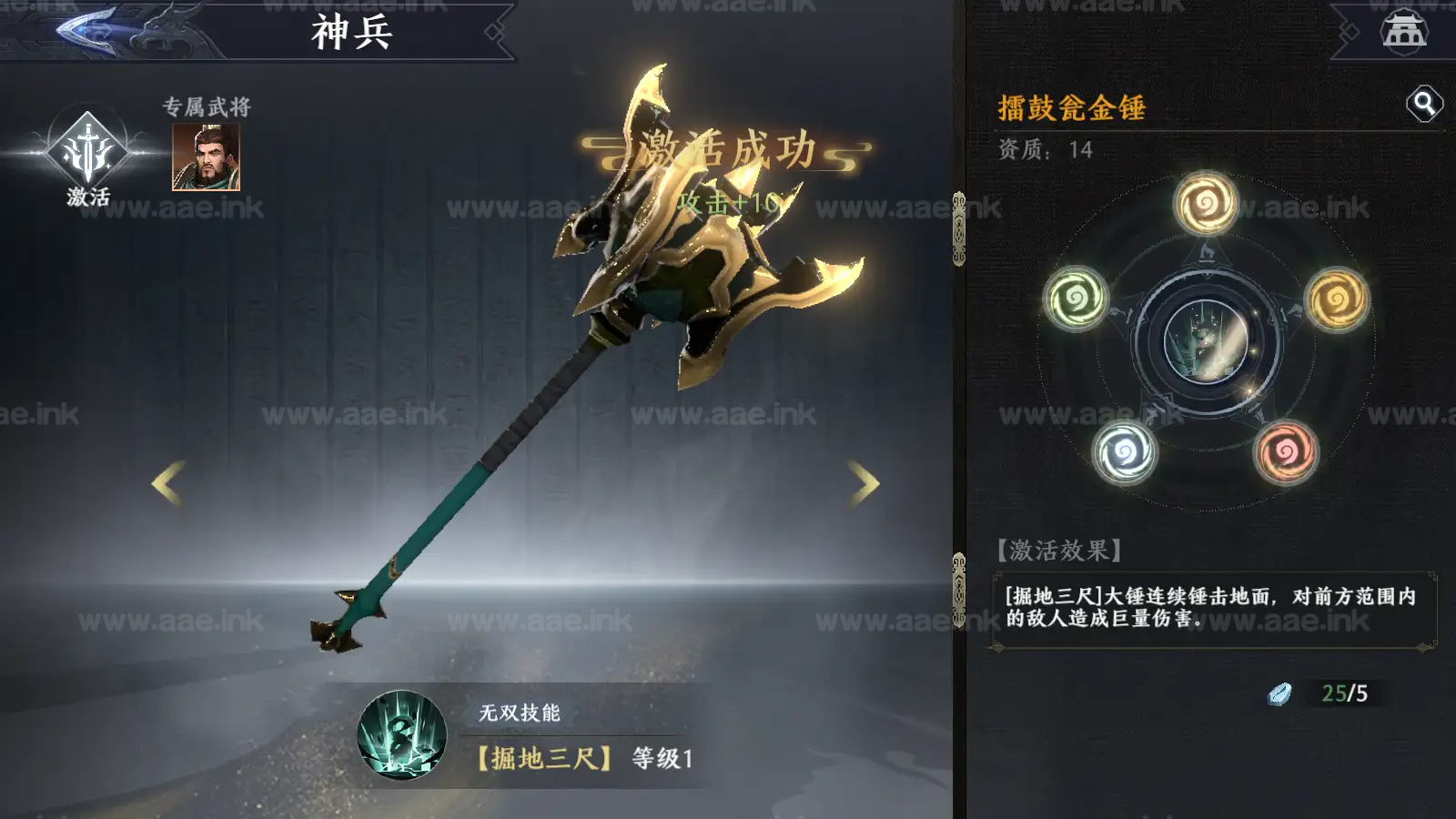Tap the crystal shard currency icon

click(1279, 694)
